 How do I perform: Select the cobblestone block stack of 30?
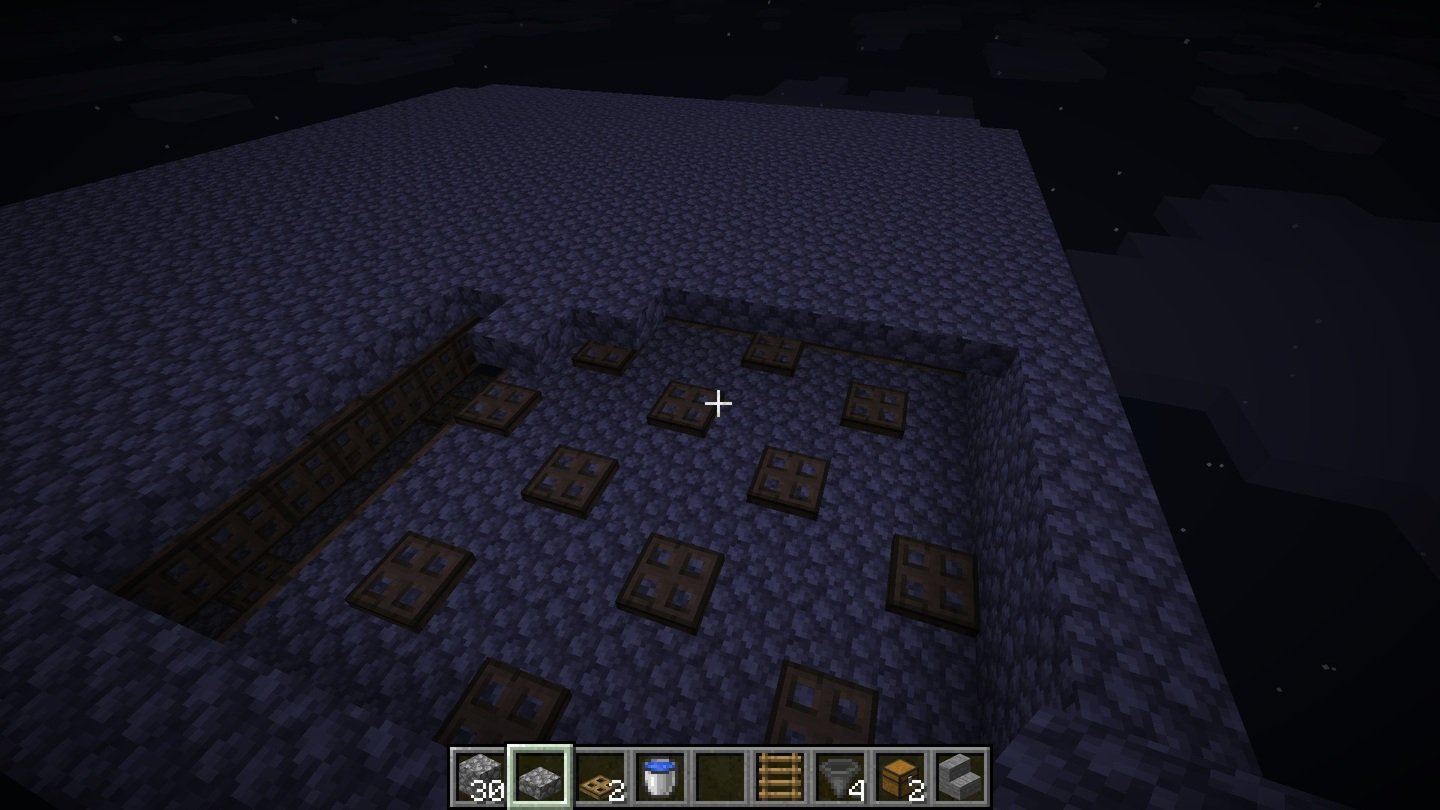click(x=480, y=777)
